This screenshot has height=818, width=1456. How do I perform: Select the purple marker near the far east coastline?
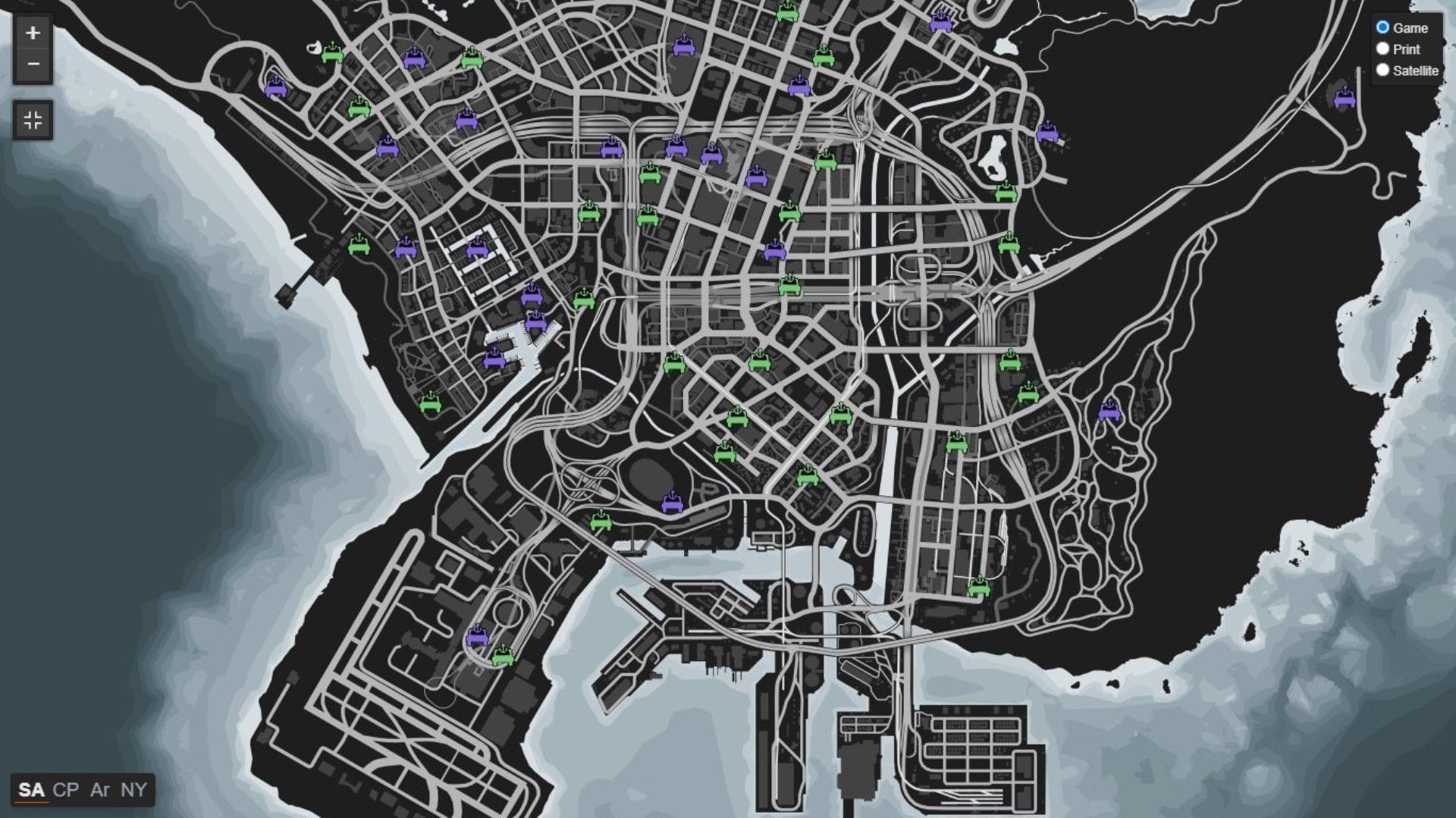pyautogui.click(x=1346, y=99)
